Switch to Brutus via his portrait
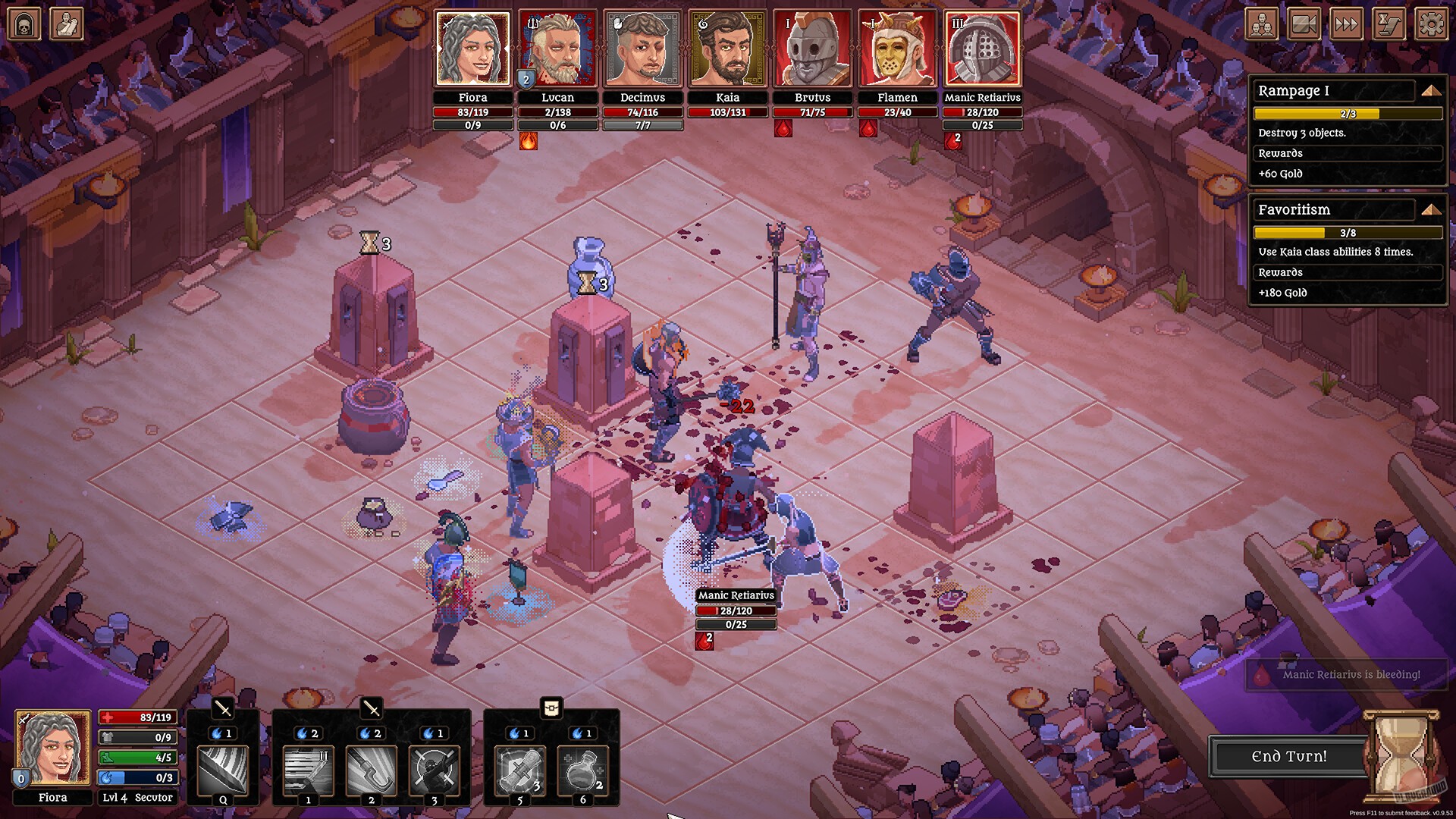 [813, 48]
